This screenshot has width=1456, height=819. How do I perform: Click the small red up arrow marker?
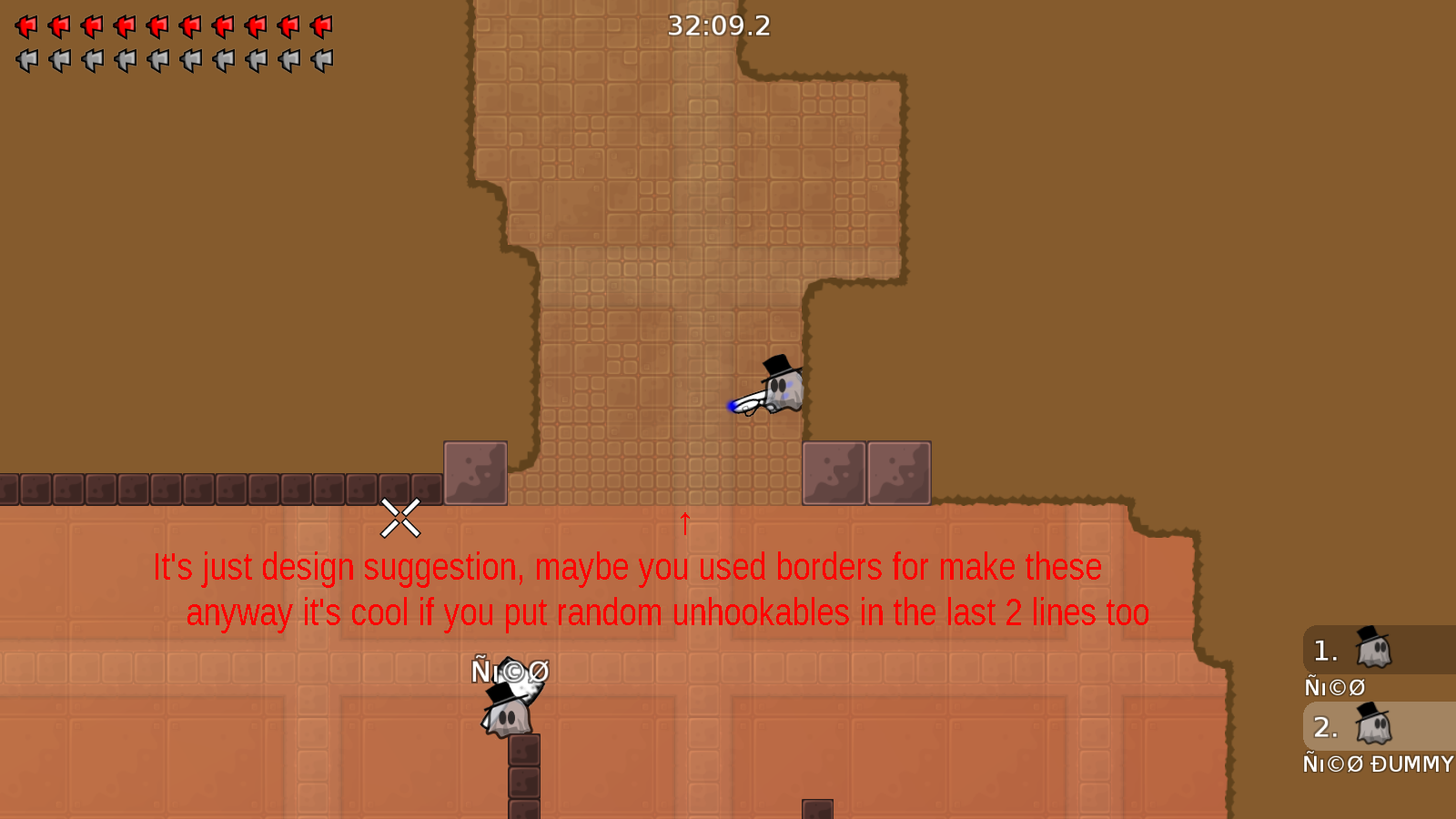click(684, 523)
